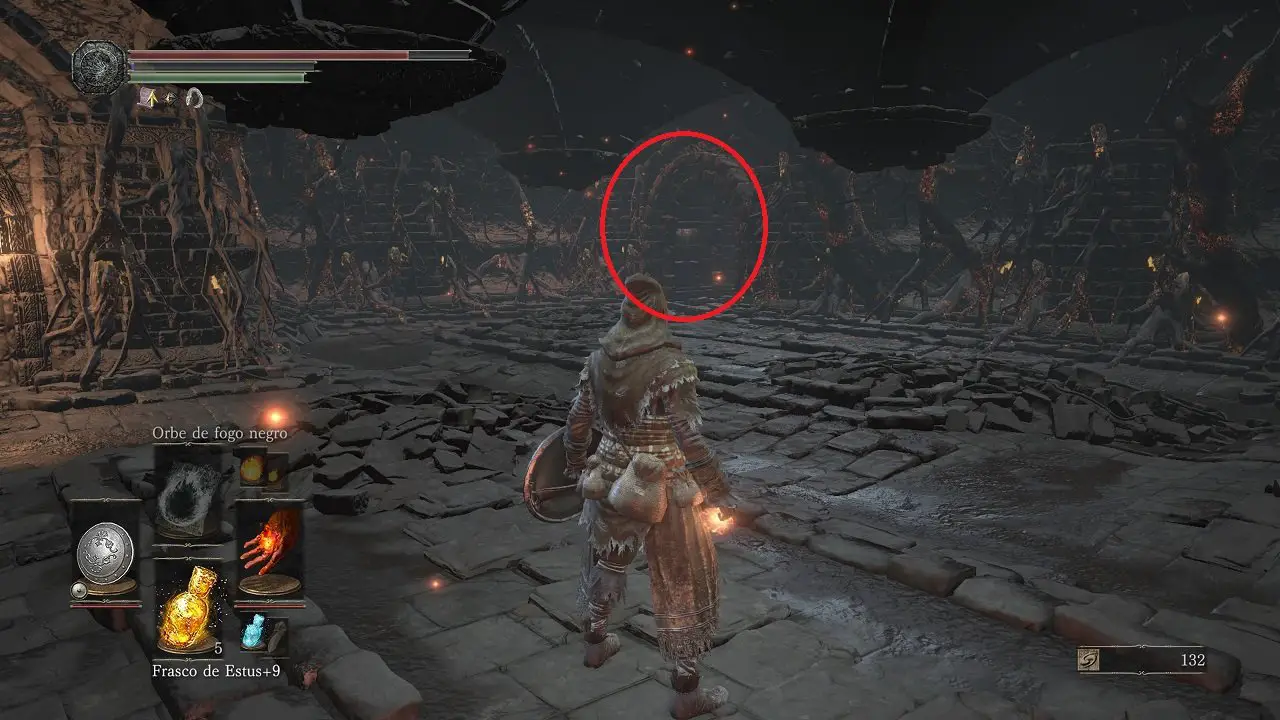Select the pyromancy flame hand slot
This screenshot has width=1280, height=720.
click(269, 550)
